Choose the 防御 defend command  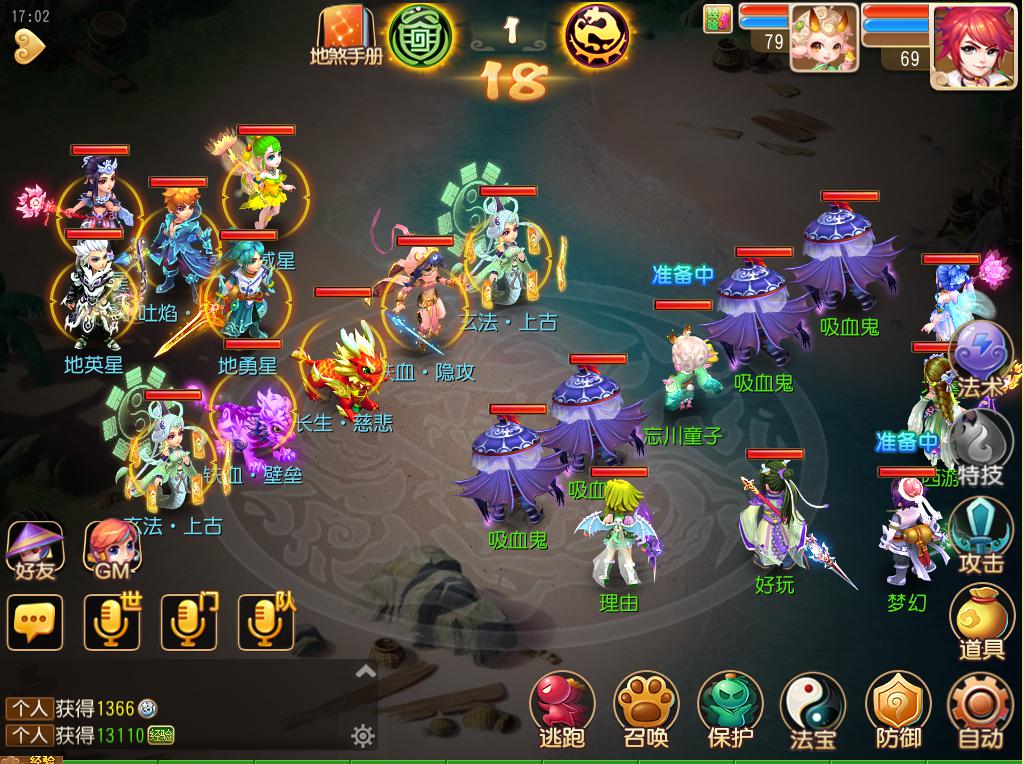897,708
